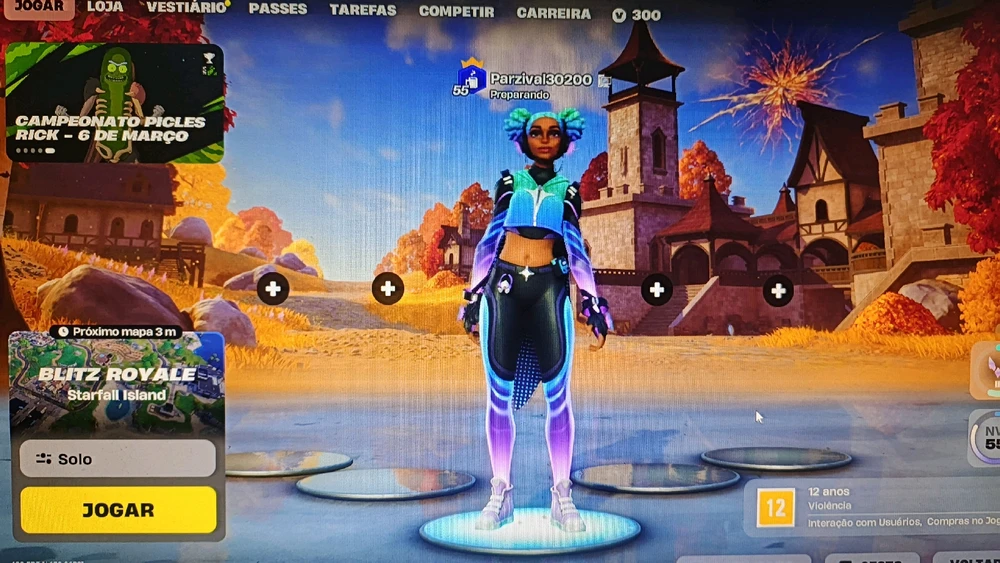This screenshot has width=1000, height=563.
Task: Open the CARREIRA tab
Action: [x=553, y=14]
